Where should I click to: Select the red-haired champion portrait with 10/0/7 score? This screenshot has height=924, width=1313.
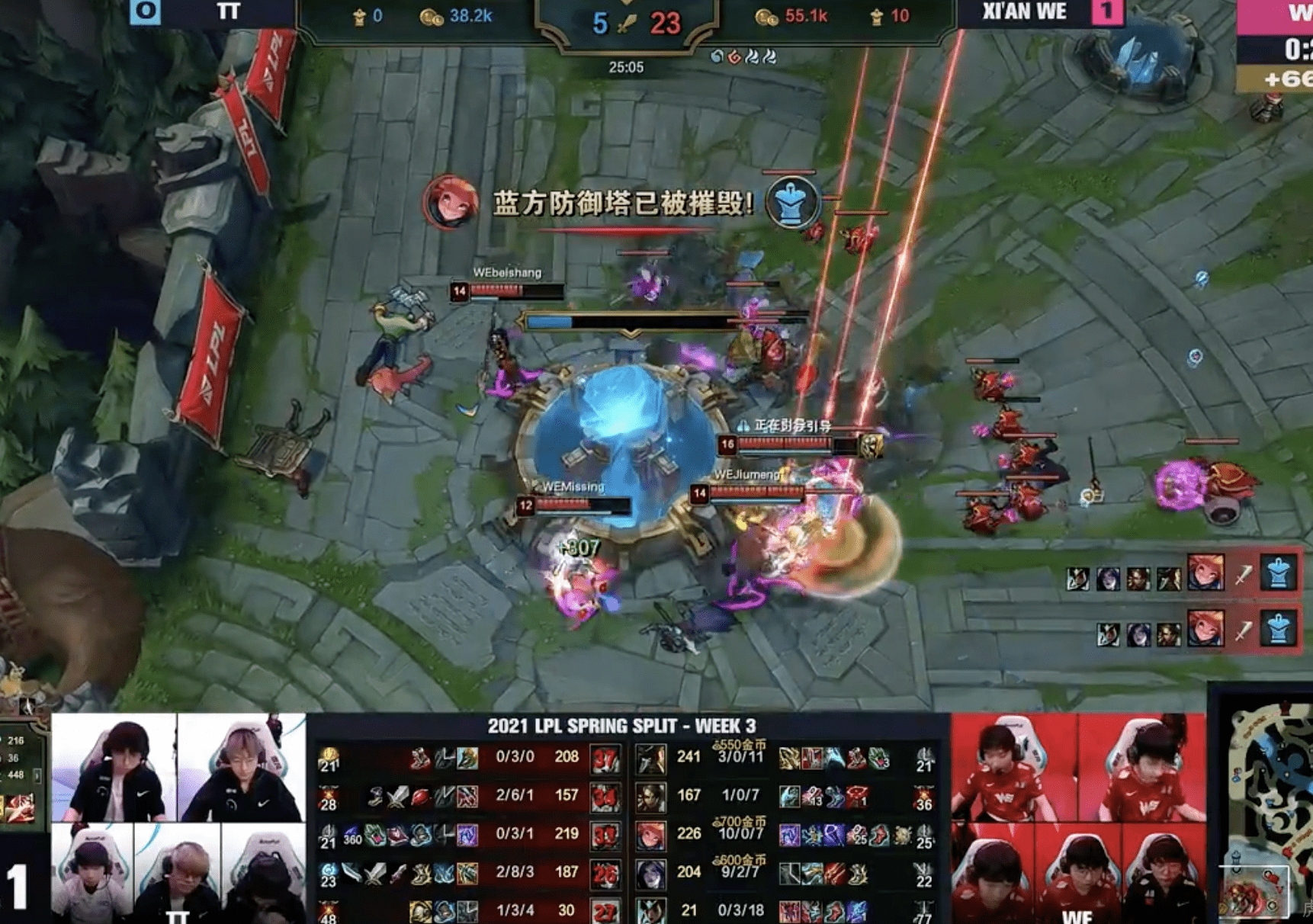651,835
